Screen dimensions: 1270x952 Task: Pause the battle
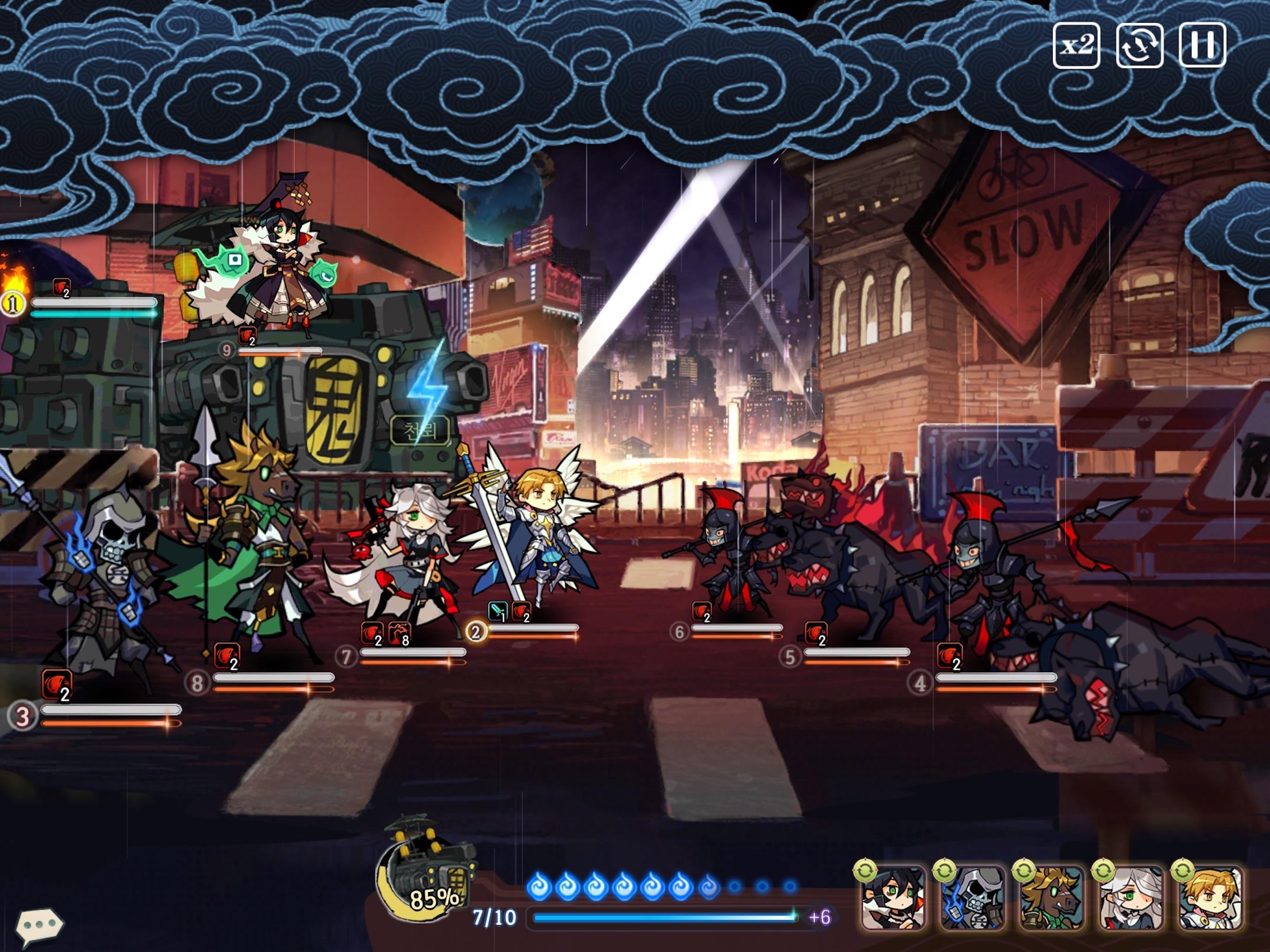[1202, 46]
